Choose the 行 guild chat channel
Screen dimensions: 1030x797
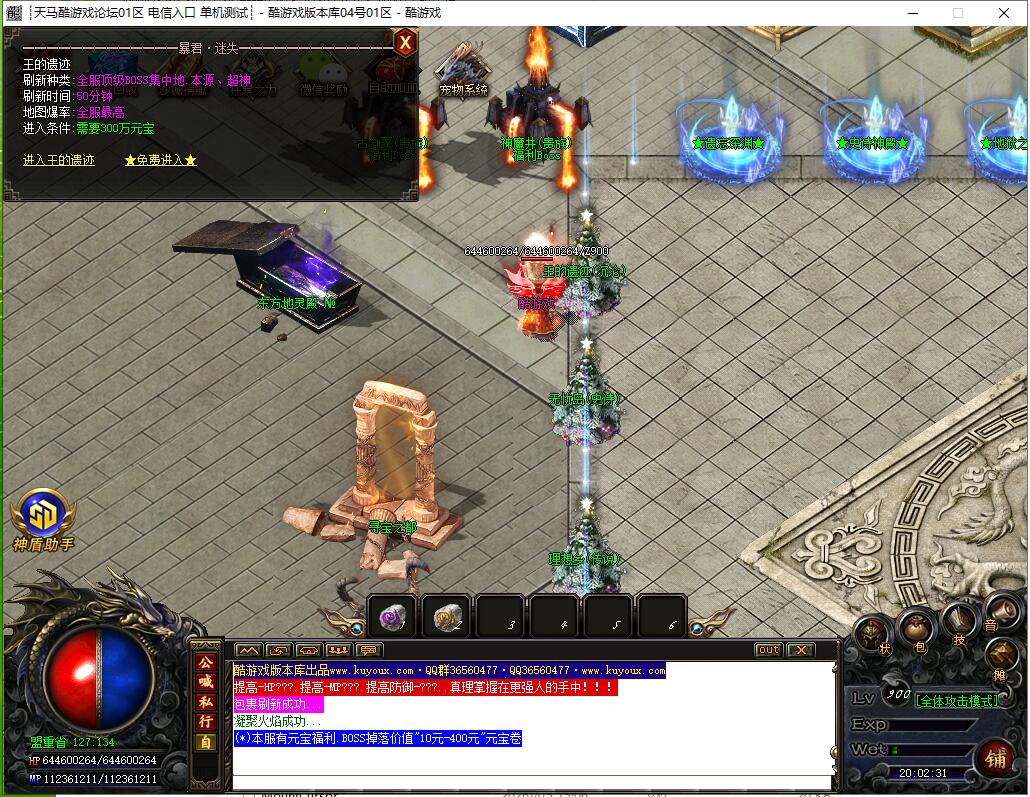point(205,722)
